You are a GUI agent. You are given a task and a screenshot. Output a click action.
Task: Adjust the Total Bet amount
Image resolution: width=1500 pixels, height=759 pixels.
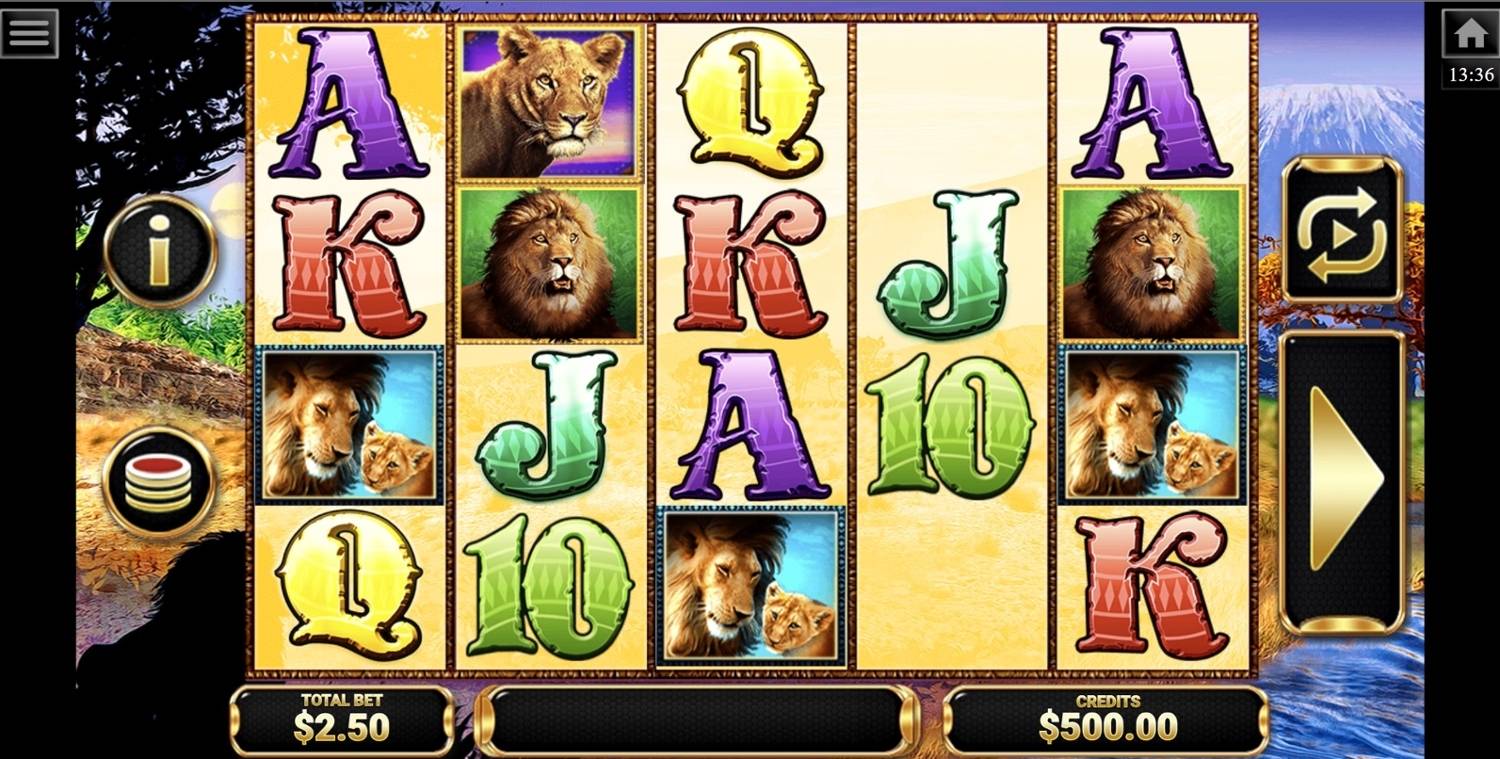342,720
